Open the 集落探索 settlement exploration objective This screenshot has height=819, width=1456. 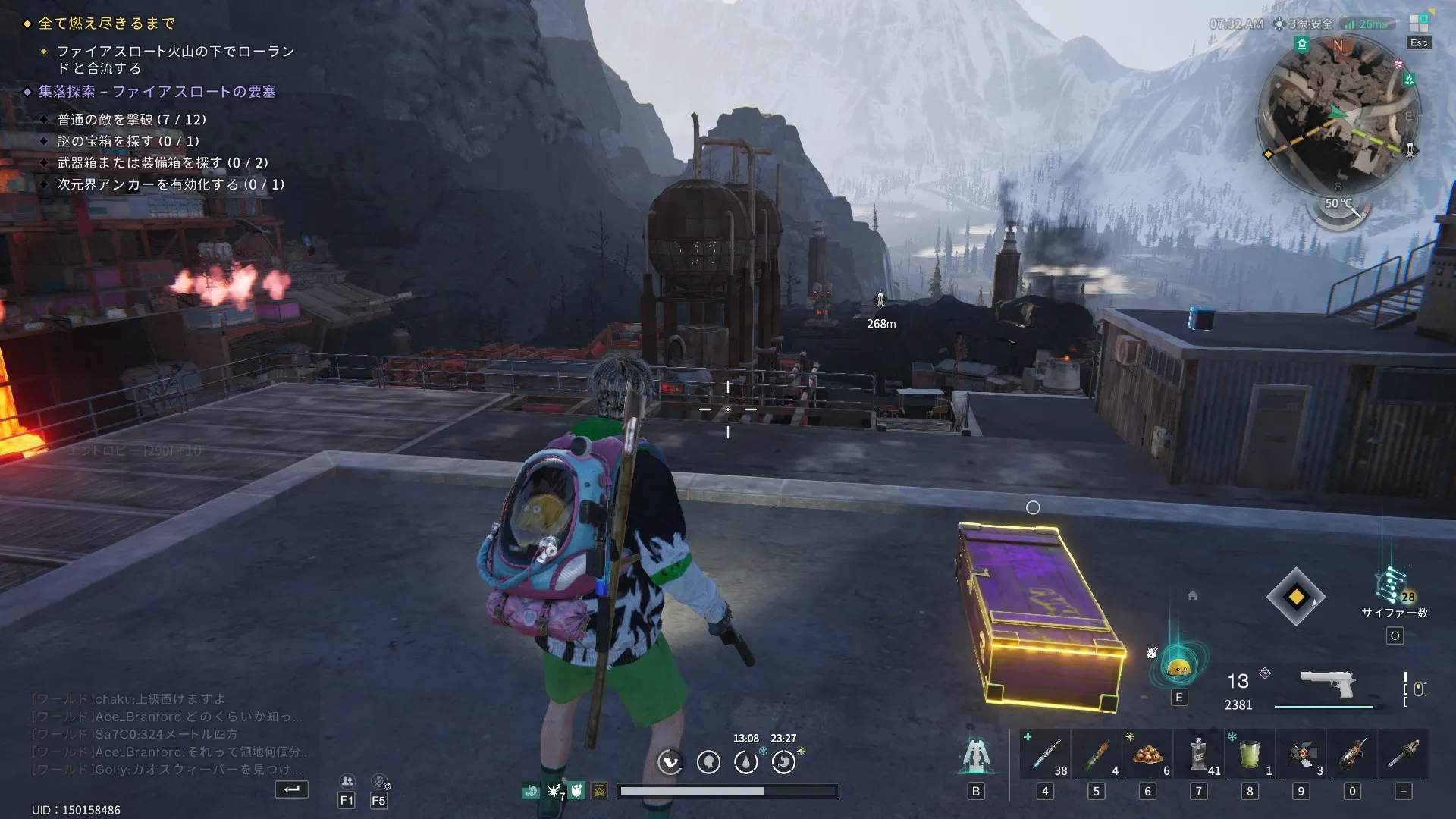coord(157,92)
